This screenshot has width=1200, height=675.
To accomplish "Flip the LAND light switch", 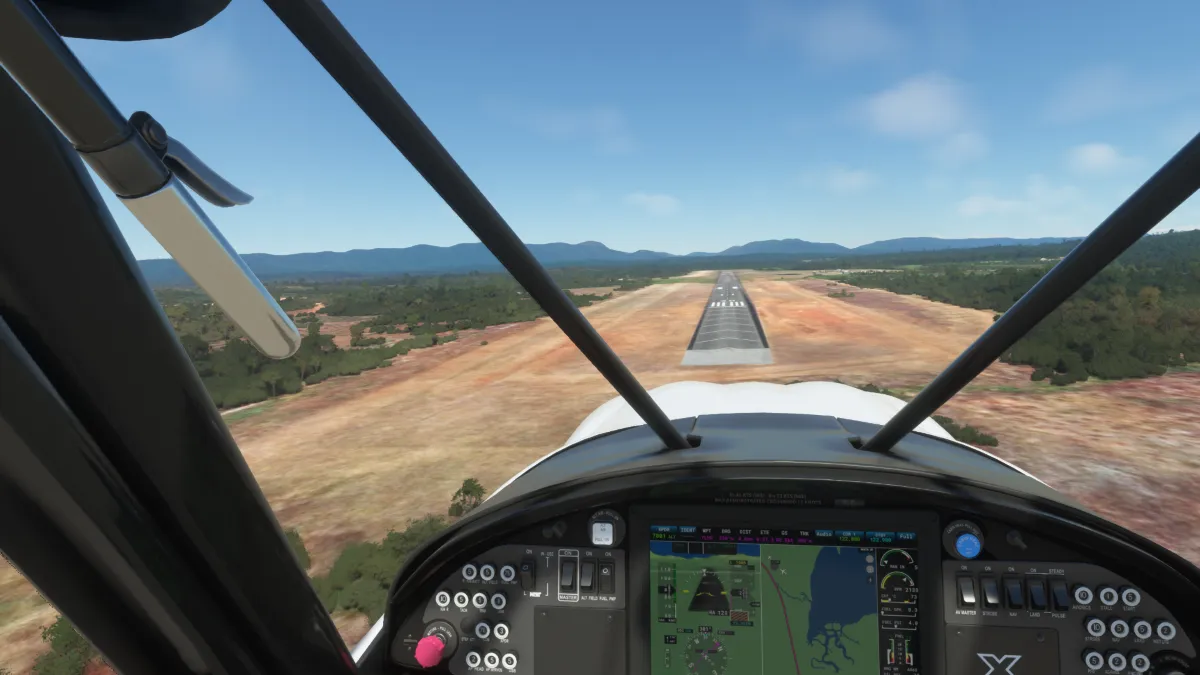I will 1037,593.
